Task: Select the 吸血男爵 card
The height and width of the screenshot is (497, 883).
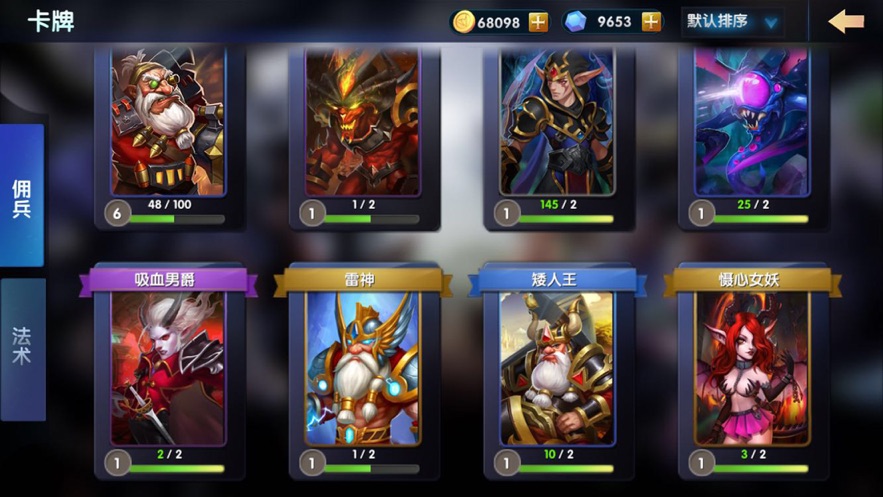Action: point(168,368)
